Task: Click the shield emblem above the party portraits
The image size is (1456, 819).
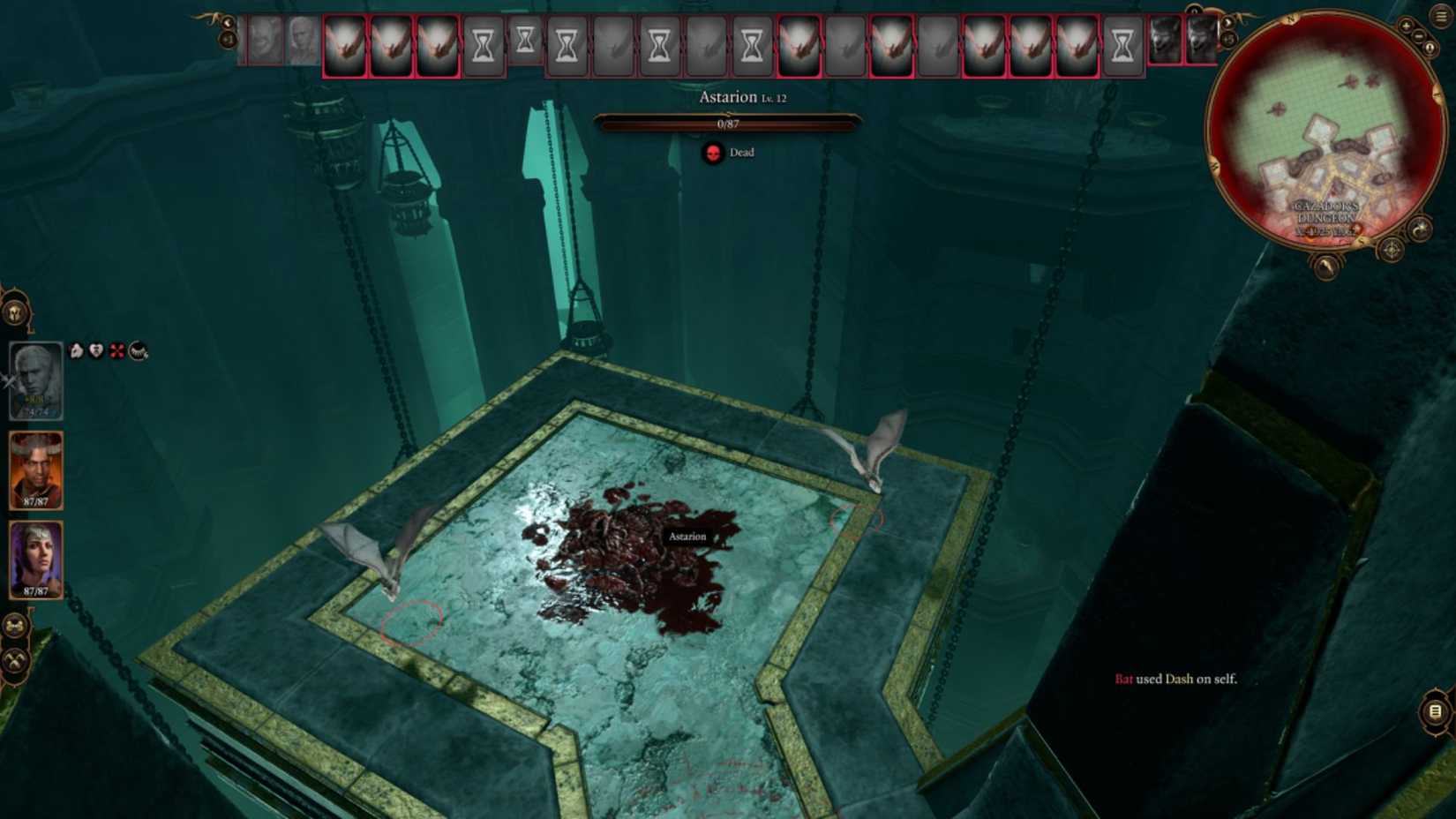Action: (14, 312)
